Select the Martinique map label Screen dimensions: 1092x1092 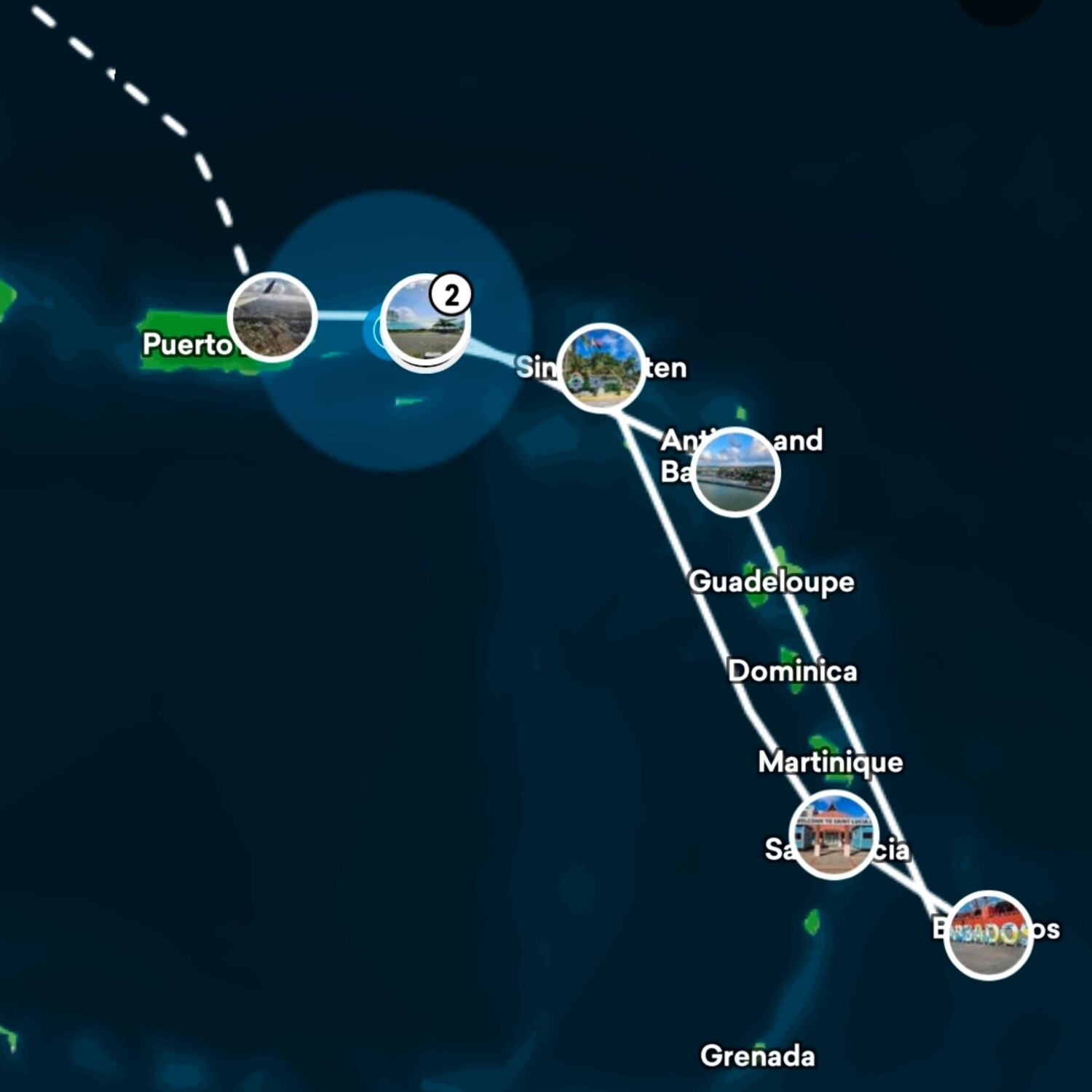point(830,763)
